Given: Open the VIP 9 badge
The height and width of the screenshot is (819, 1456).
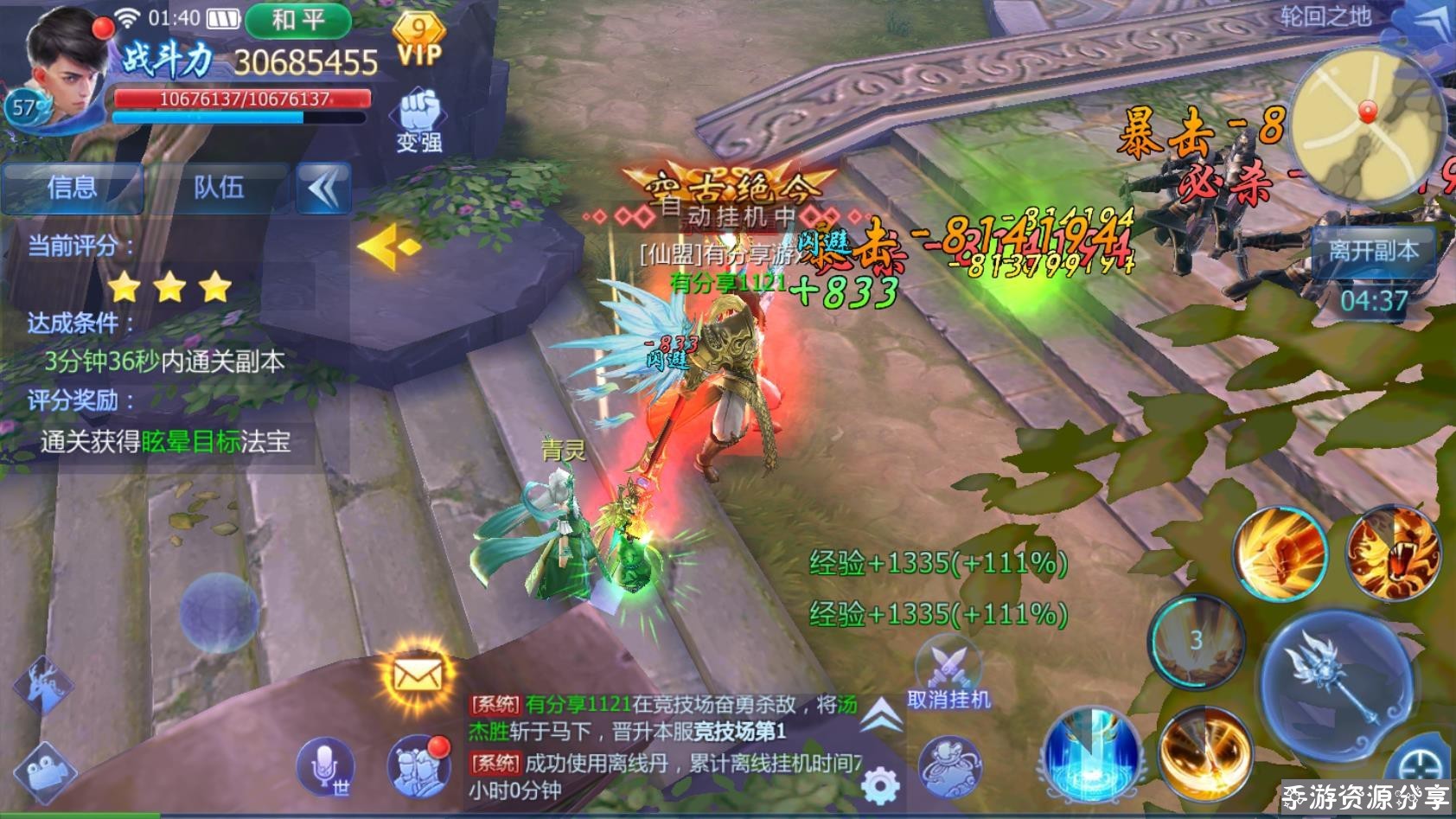Looking at the screenshot, I should pos(419,40).
